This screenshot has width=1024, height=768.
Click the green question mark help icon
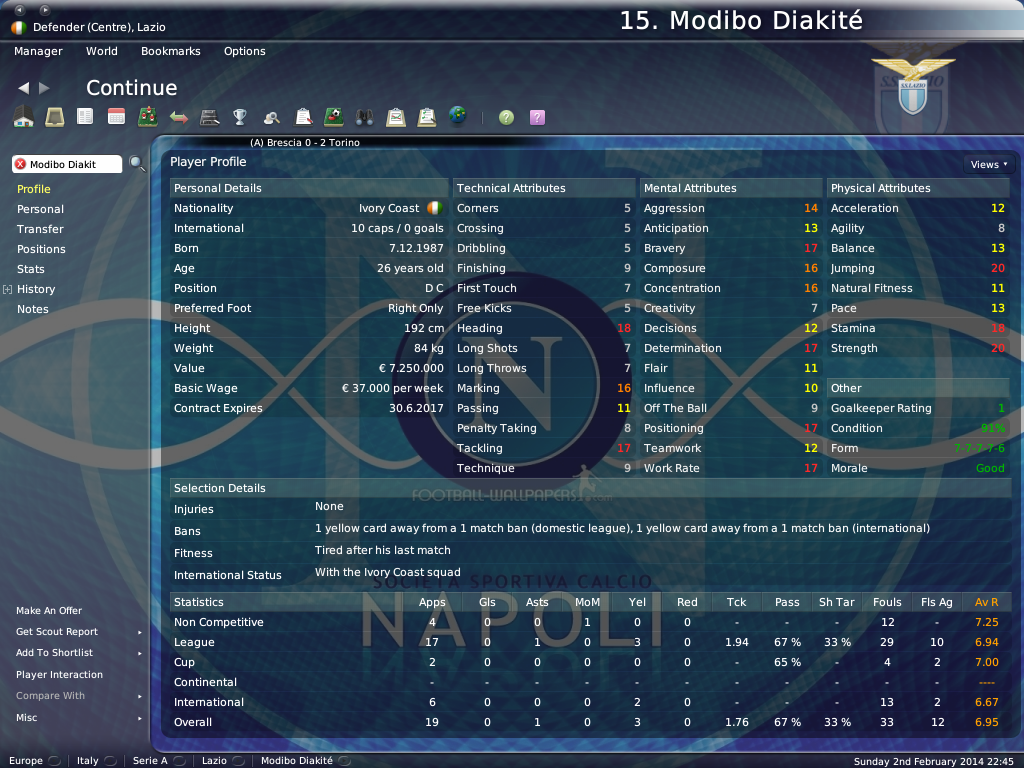506,117
